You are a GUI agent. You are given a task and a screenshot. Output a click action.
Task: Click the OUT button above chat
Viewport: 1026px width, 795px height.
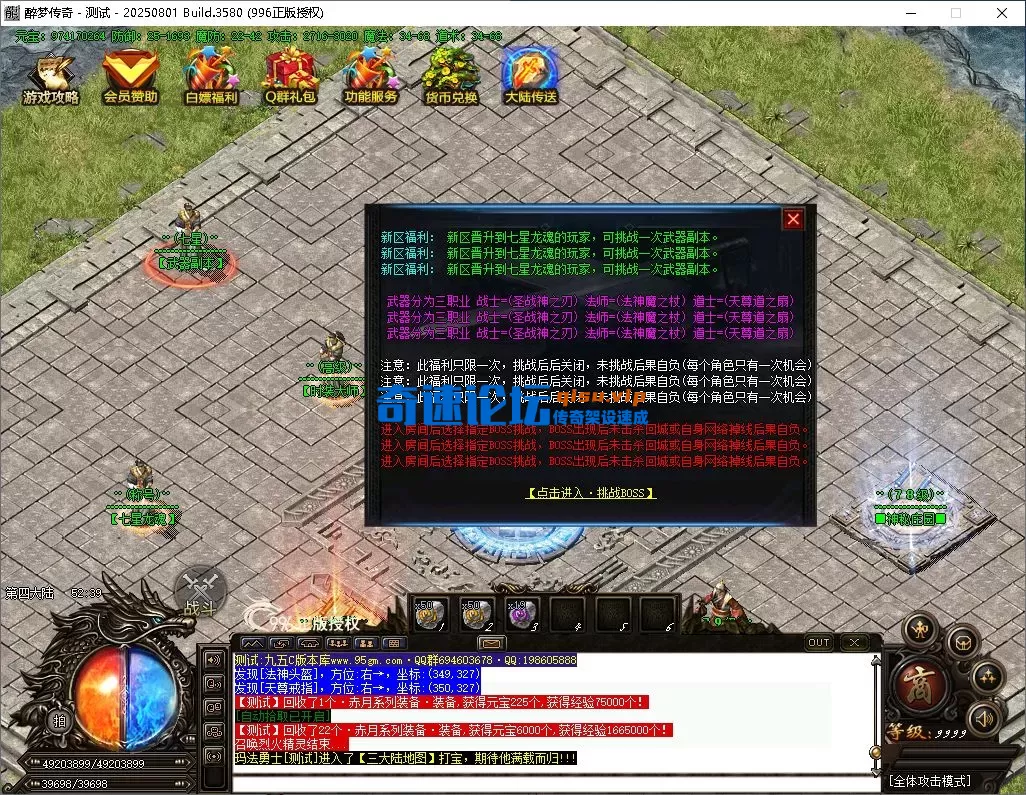[x=819, y=642]
